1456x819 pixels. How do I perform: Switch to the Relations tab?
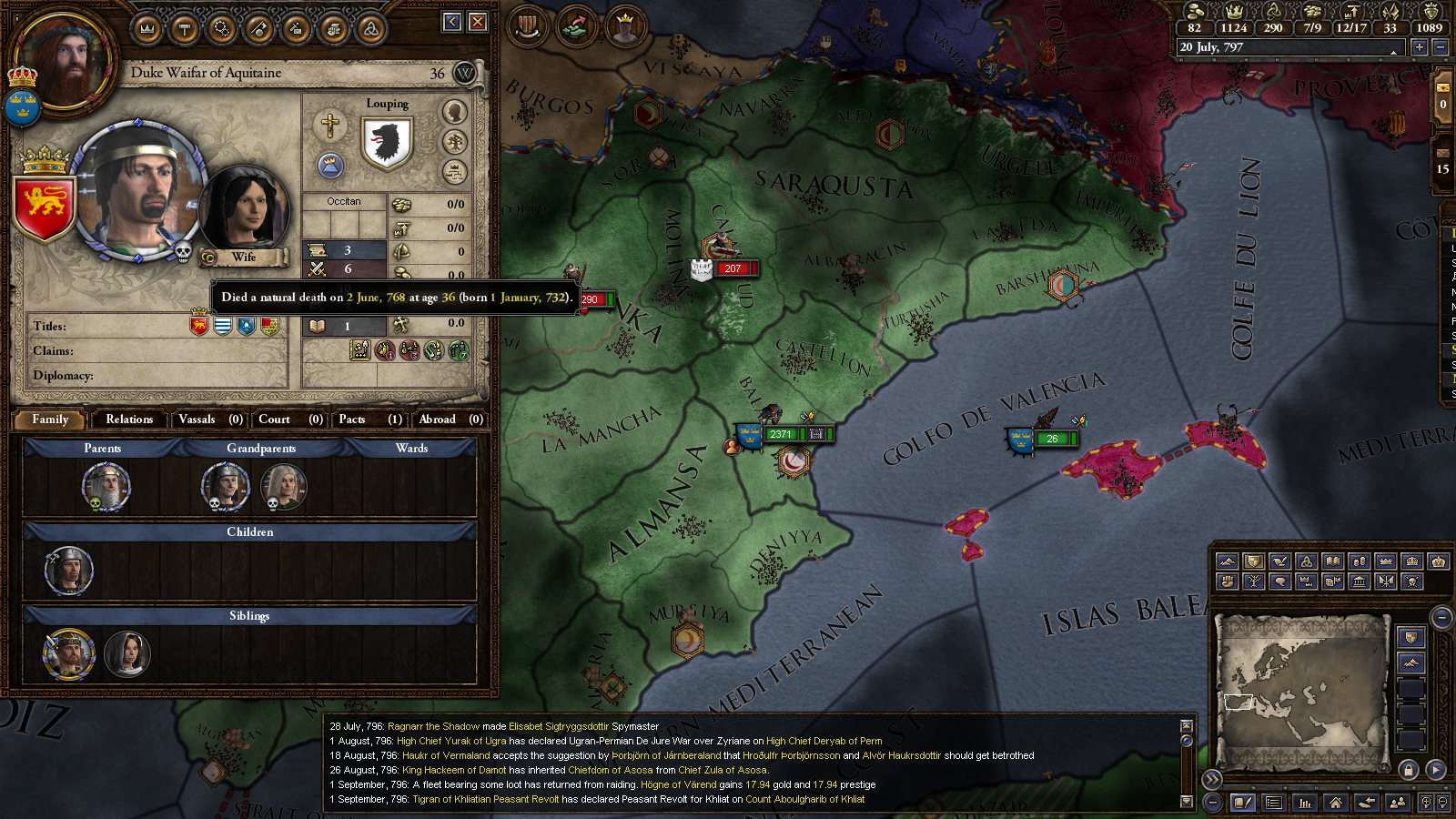coord(127,420)
